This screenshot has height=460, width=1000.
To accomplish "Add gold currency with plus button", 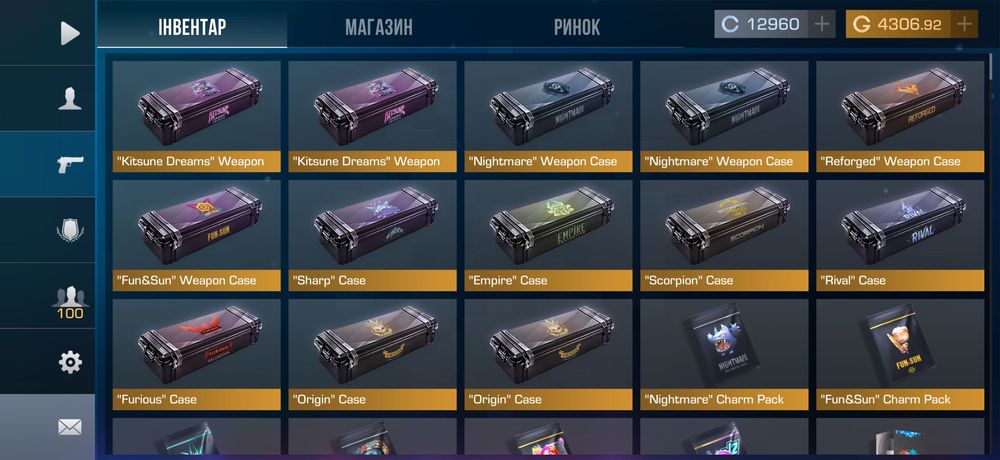I will (964, 24).
